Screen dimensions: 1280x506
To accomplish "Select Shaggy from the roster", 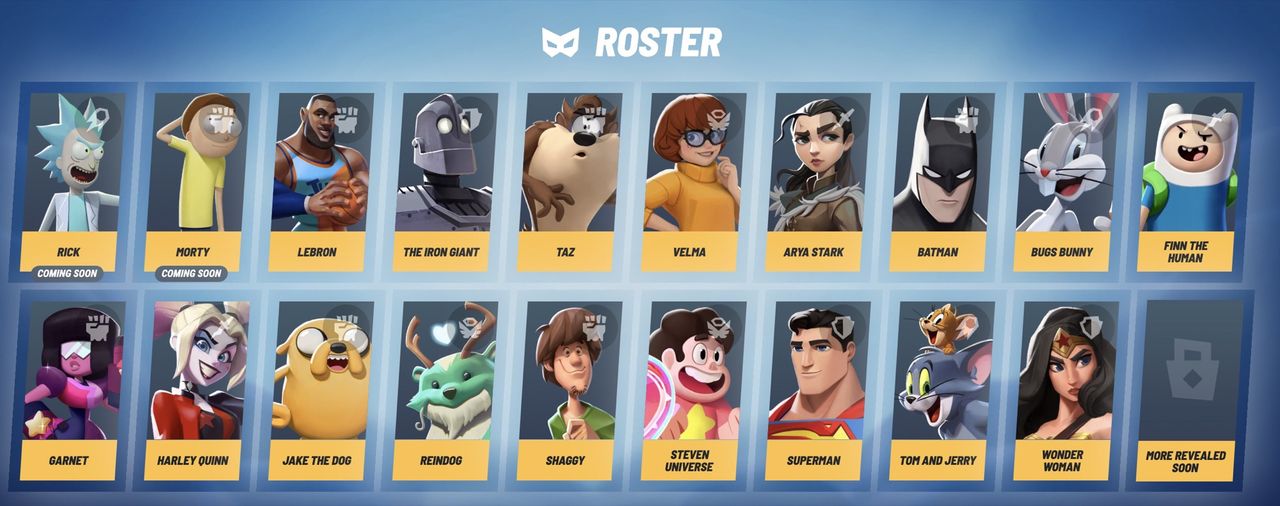I will coord(566,388).
